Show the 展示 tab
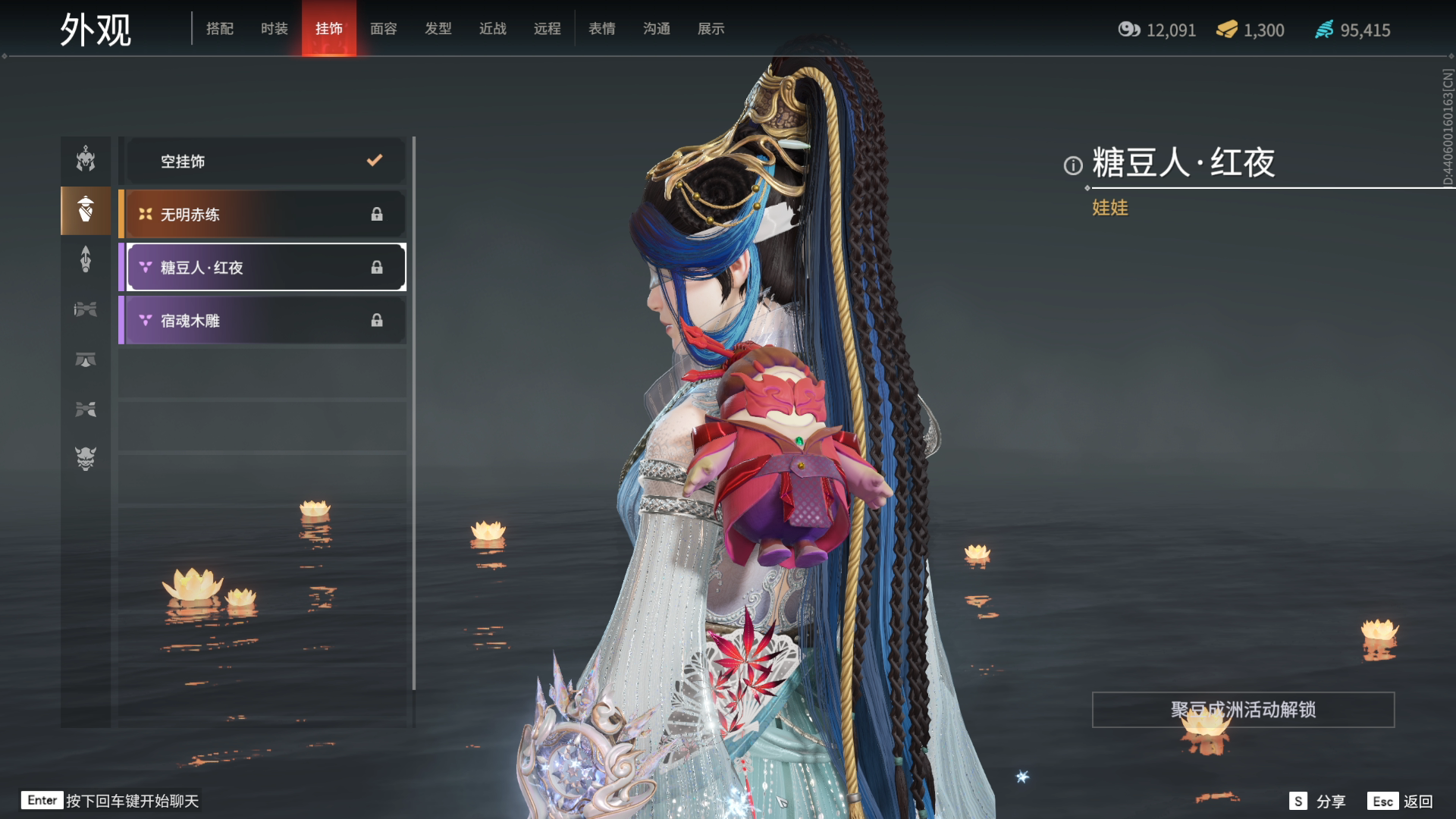Screen dimensions: 1456x819 coord(711,29)
